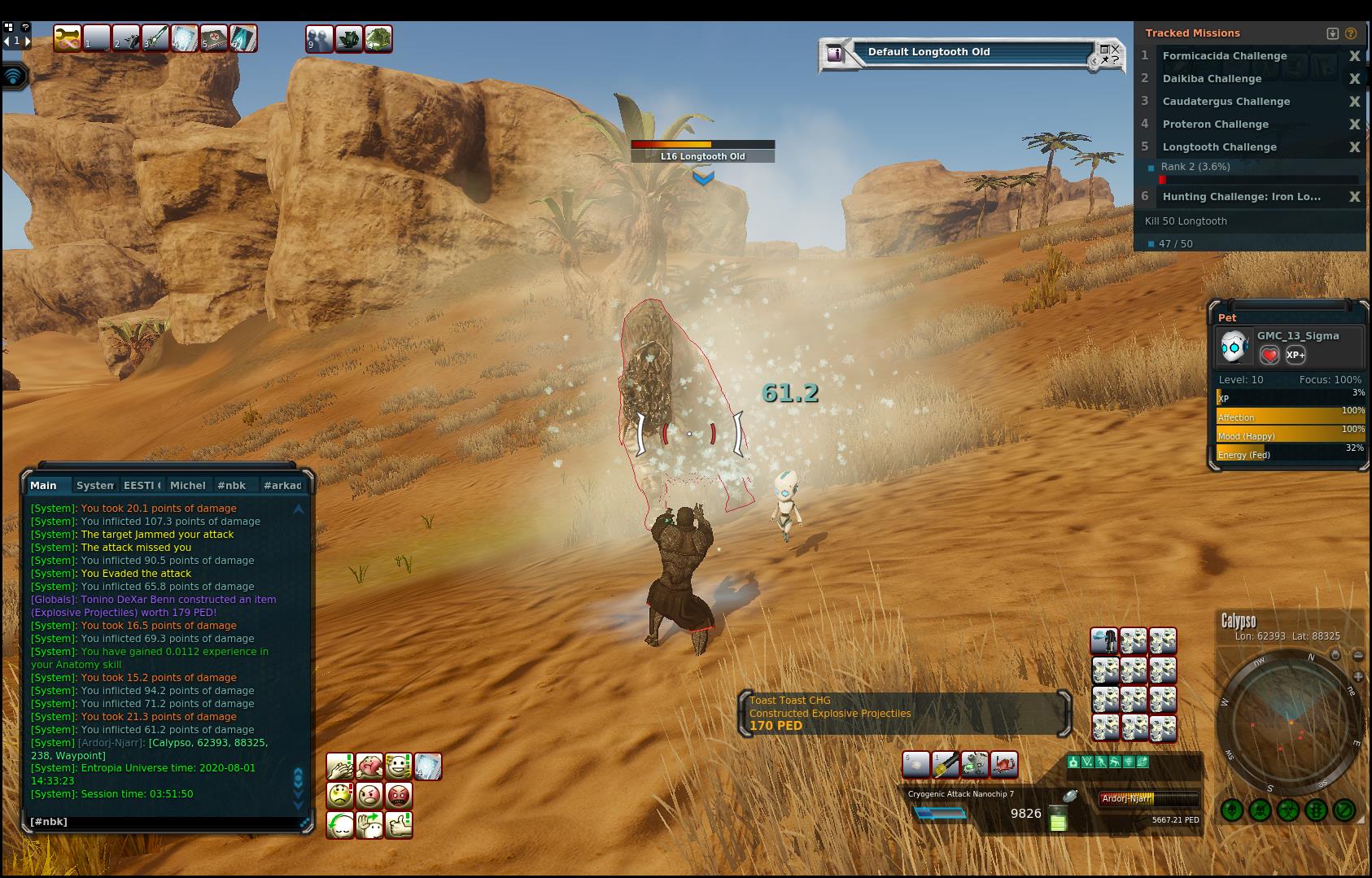Image resolution: width=1372 pixels, height=878 pixels.
Task: Open the Michel chat tab
Action: 187,485
